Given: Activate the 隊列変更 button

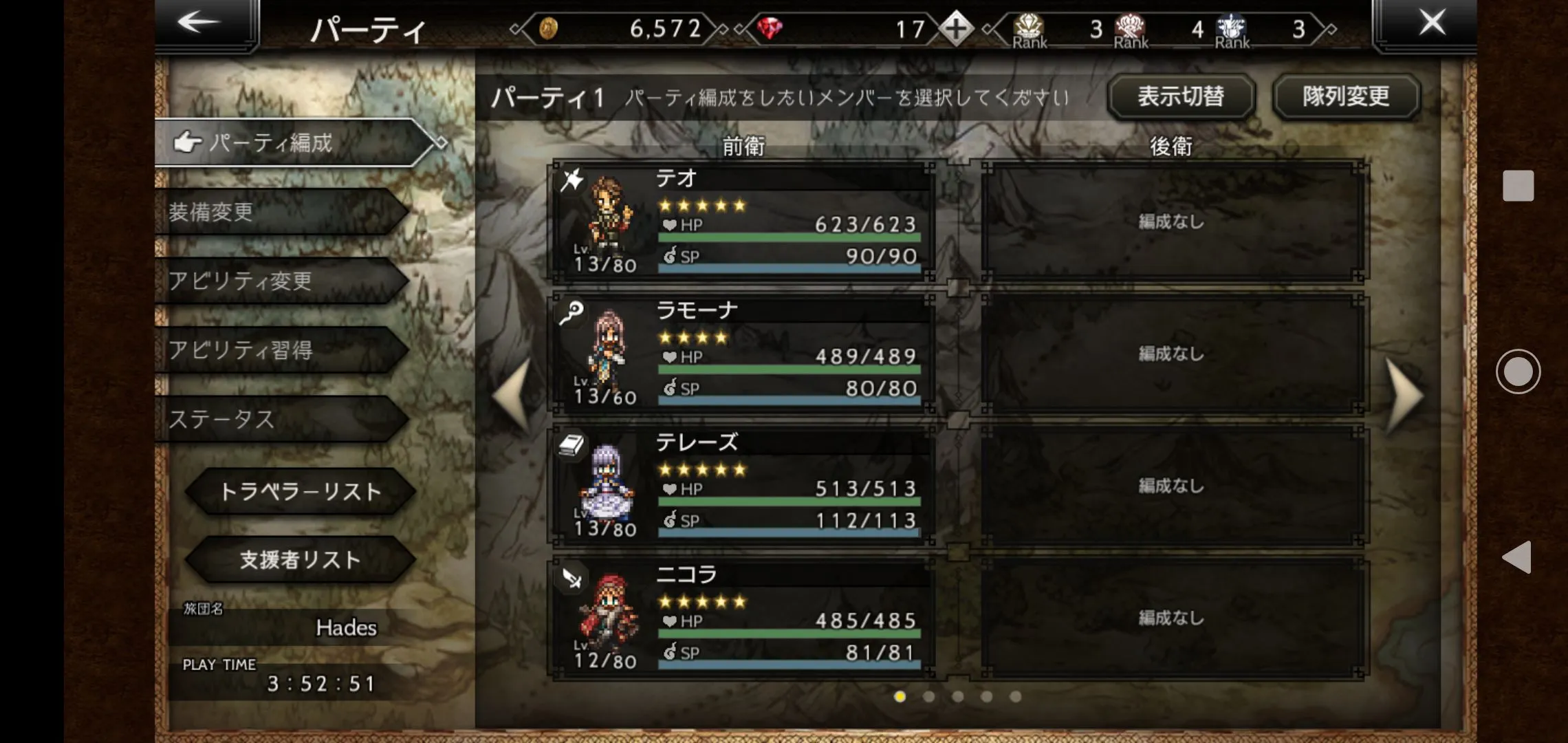Looking at the screenshot, I should pos(1346,96).
